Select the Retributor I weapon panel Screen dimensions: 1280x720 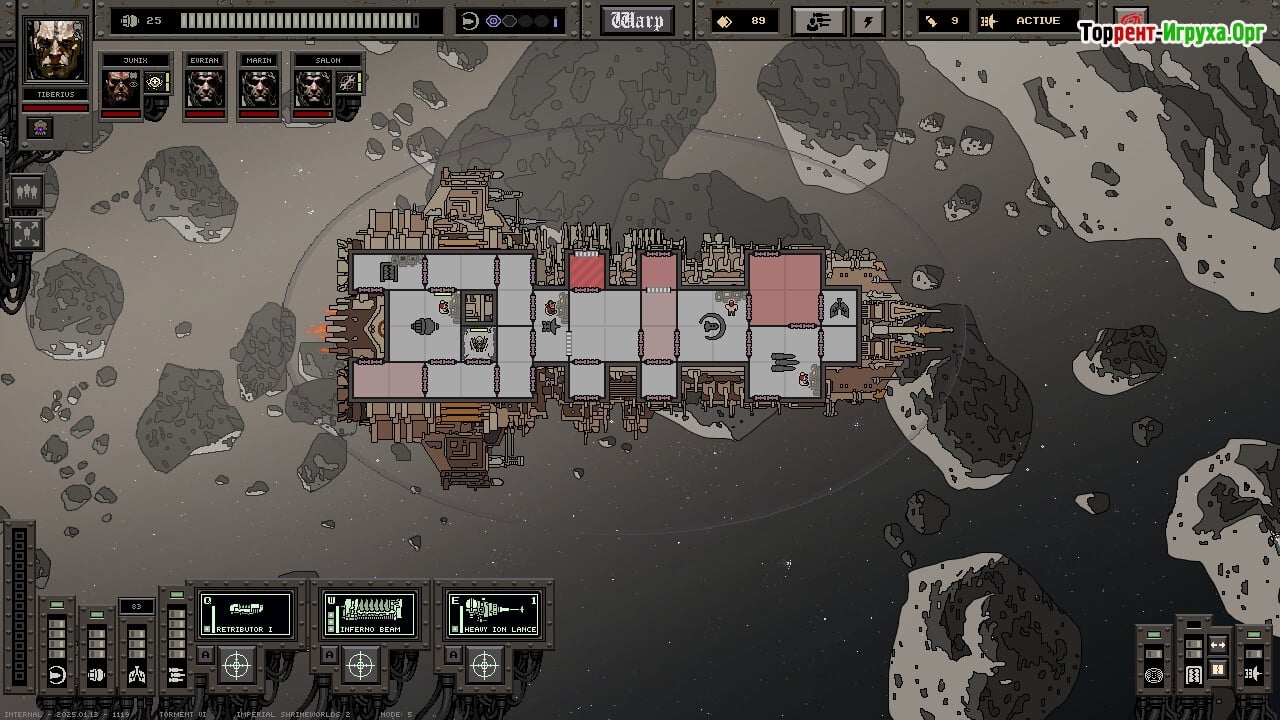coord(246,614)
